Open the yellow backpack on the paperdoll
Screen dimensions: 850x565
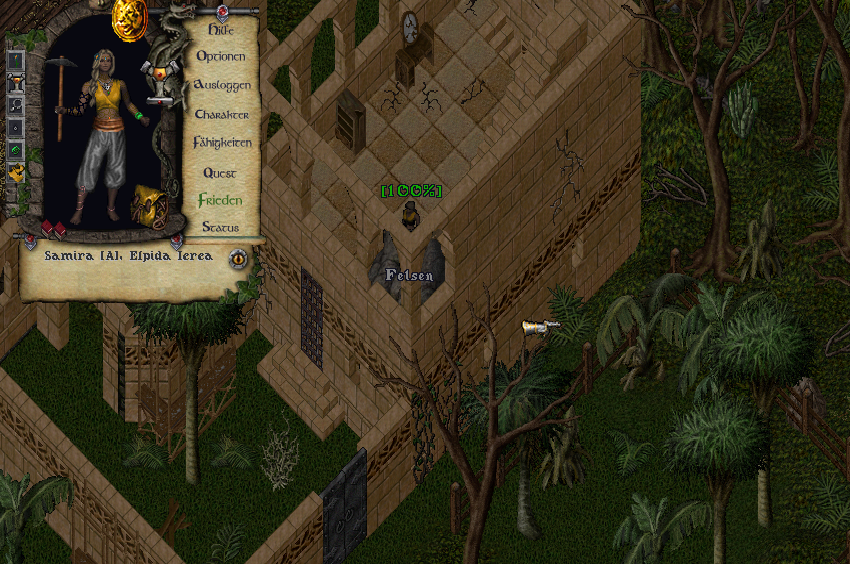pyautogui.click(x=150, y=207)
